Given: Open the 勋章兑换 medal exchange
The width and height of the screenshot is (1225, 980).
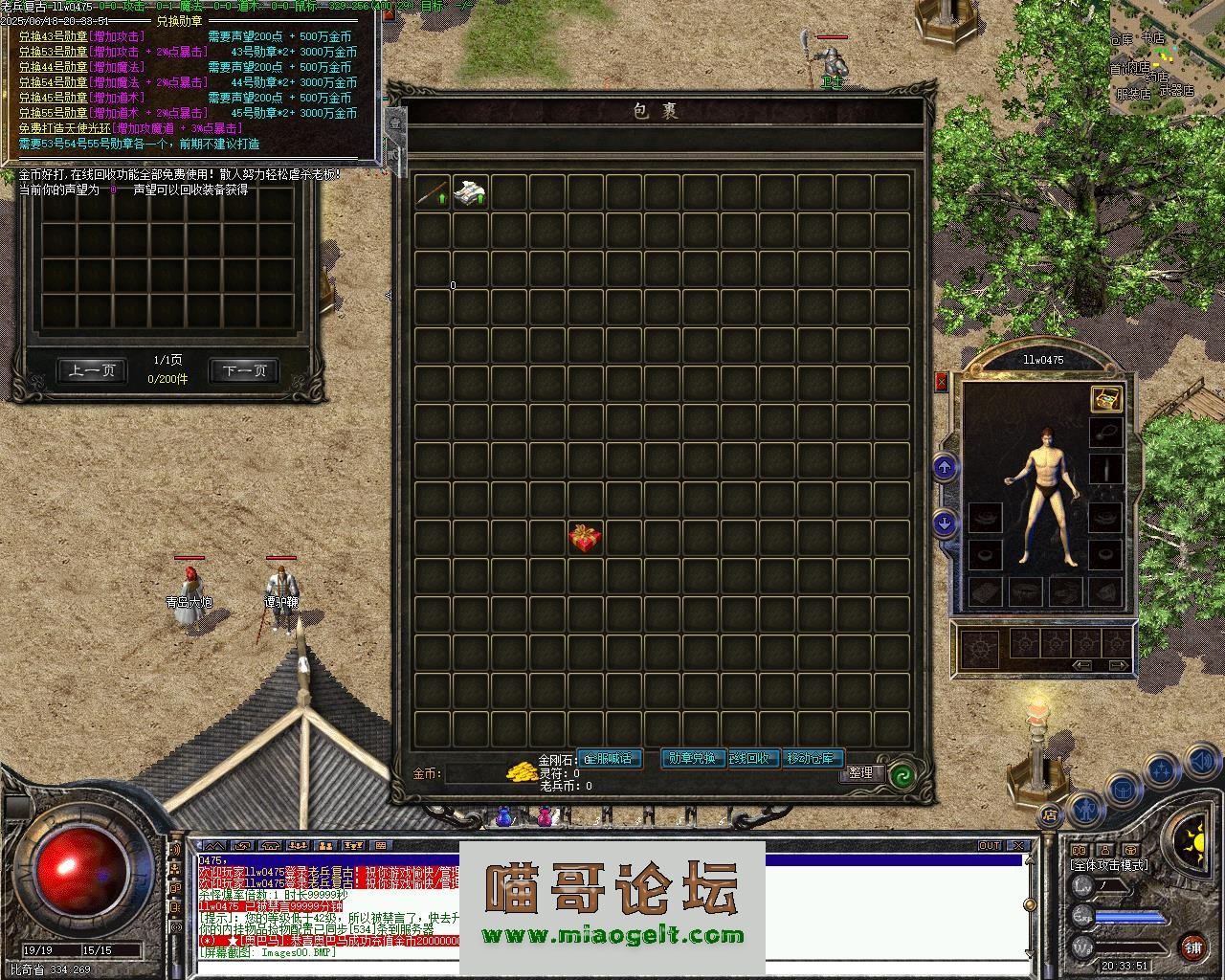Looking at the screenshot, I should coord(693,759).
